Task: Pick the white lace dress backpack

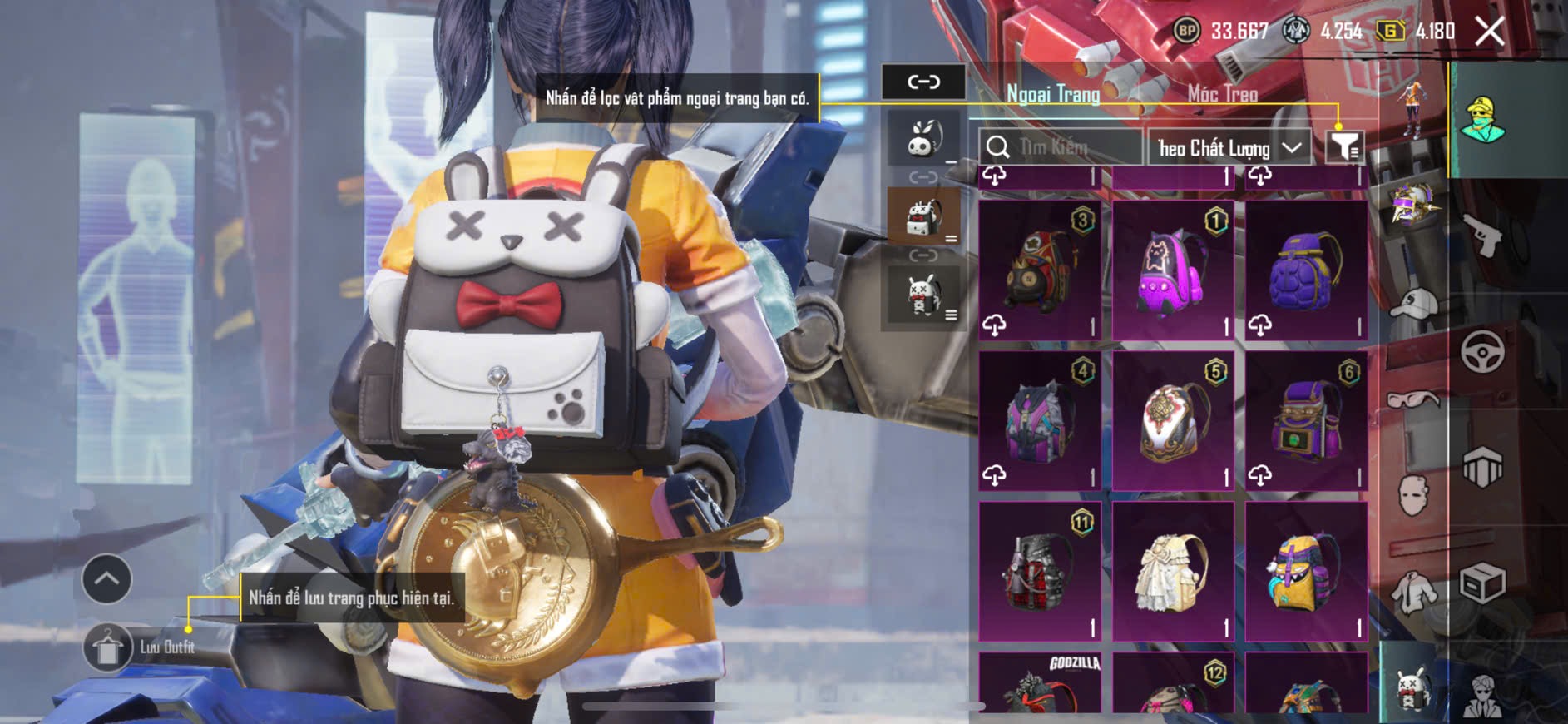Action: click(x=1173, y=572)
